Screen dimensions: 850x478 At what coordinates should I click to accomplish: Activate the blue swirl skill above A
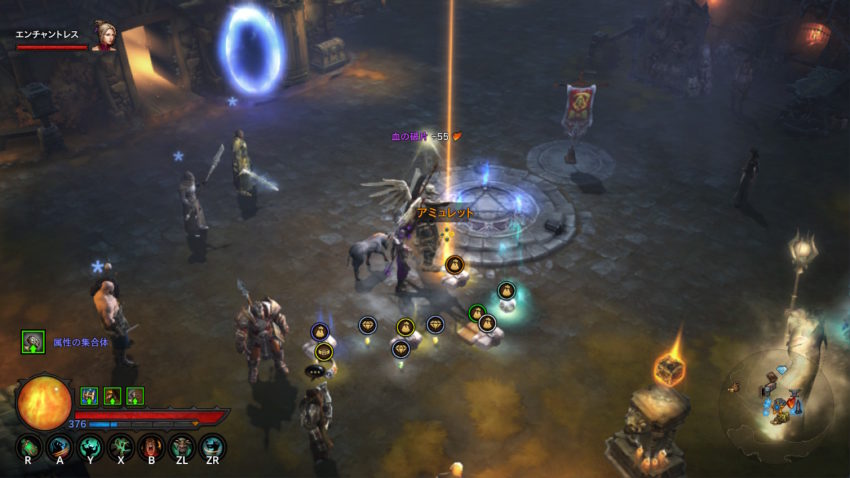[x=60, y=445]
